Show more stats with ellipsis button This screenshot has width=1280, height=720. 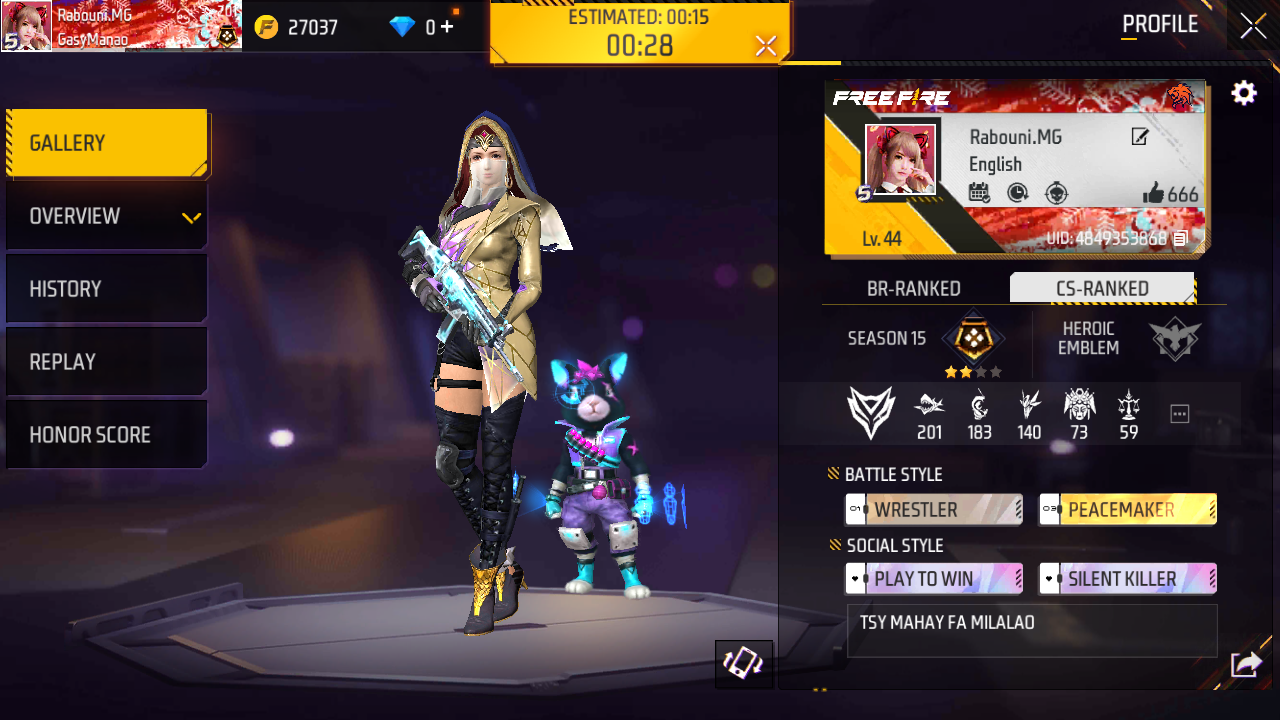point(1180,413)
